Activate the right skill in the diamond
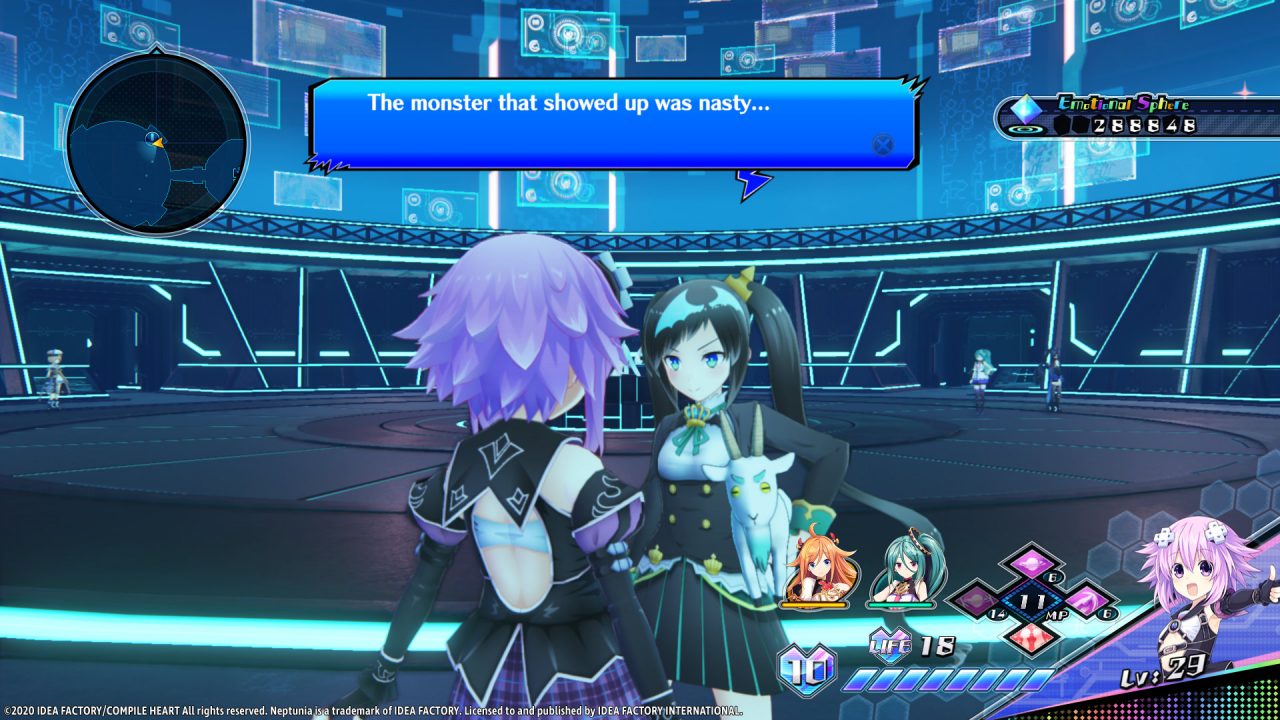Viewport: 1280px width, 720px height. 1086,602
